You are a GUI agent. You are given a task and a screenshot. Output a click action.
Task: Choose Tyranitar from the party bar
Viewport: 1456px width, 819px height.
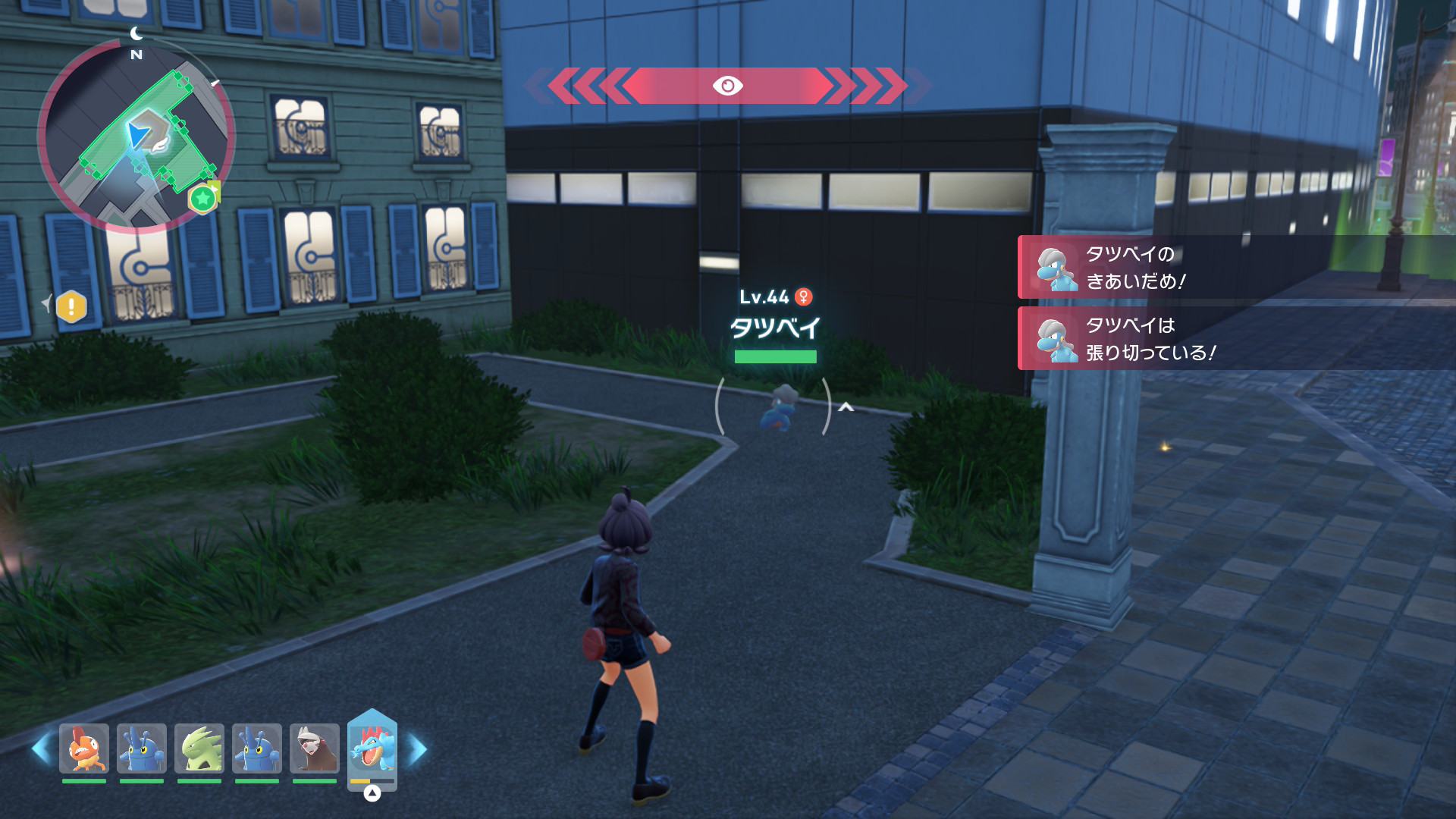click(x=199, y=748)
